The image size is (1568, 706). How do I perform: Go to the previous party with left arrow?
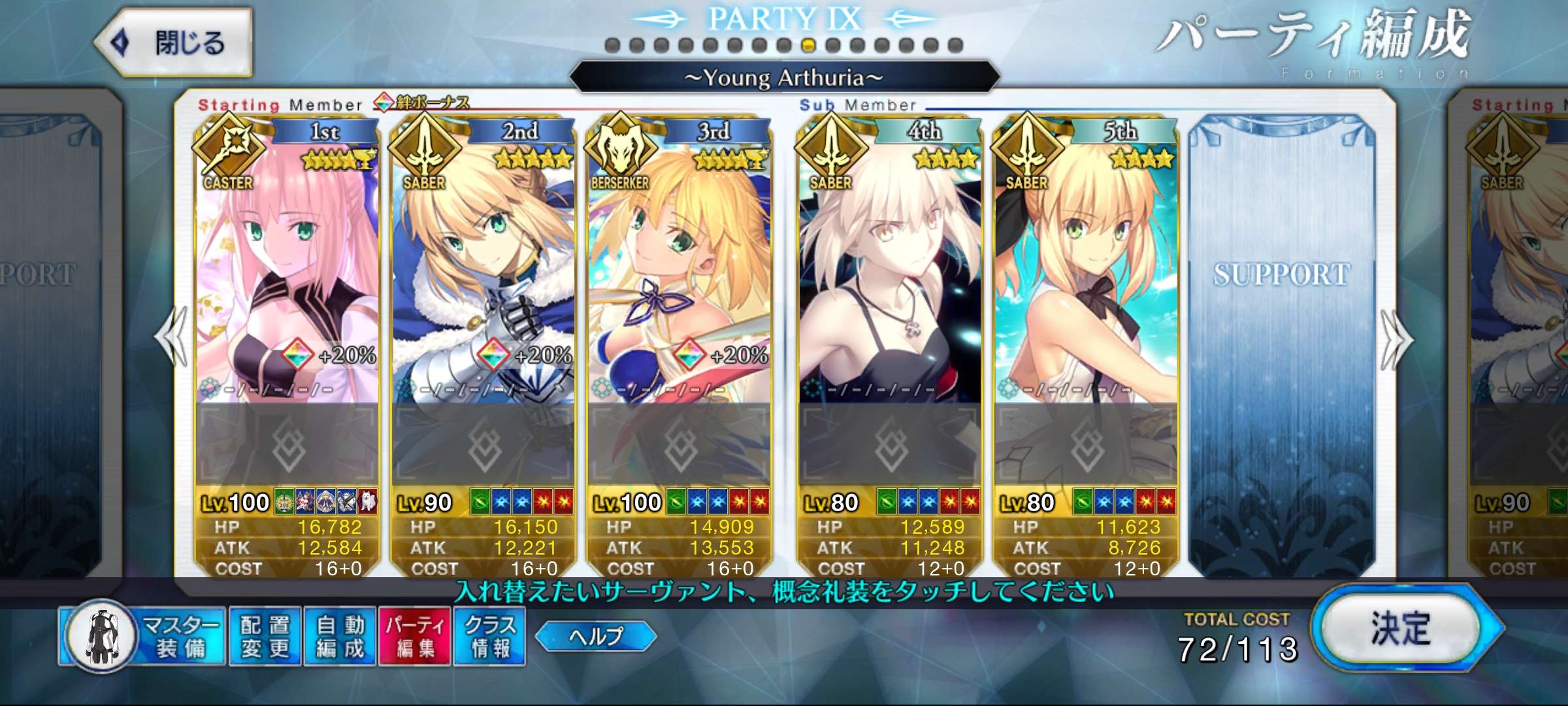171,337
